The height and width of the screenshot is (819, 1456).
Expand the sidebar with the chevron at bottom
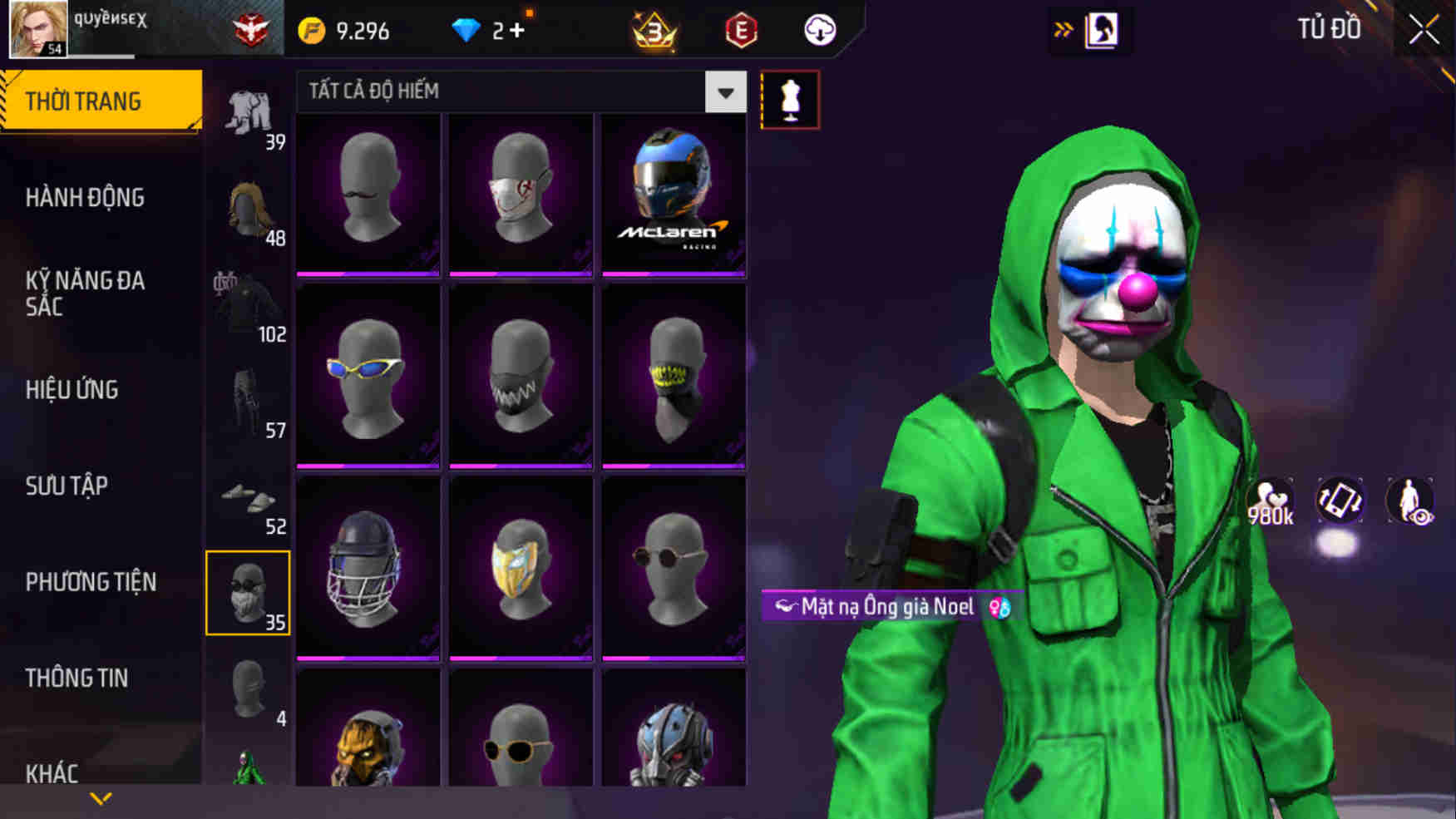click(x=100, y=797)
